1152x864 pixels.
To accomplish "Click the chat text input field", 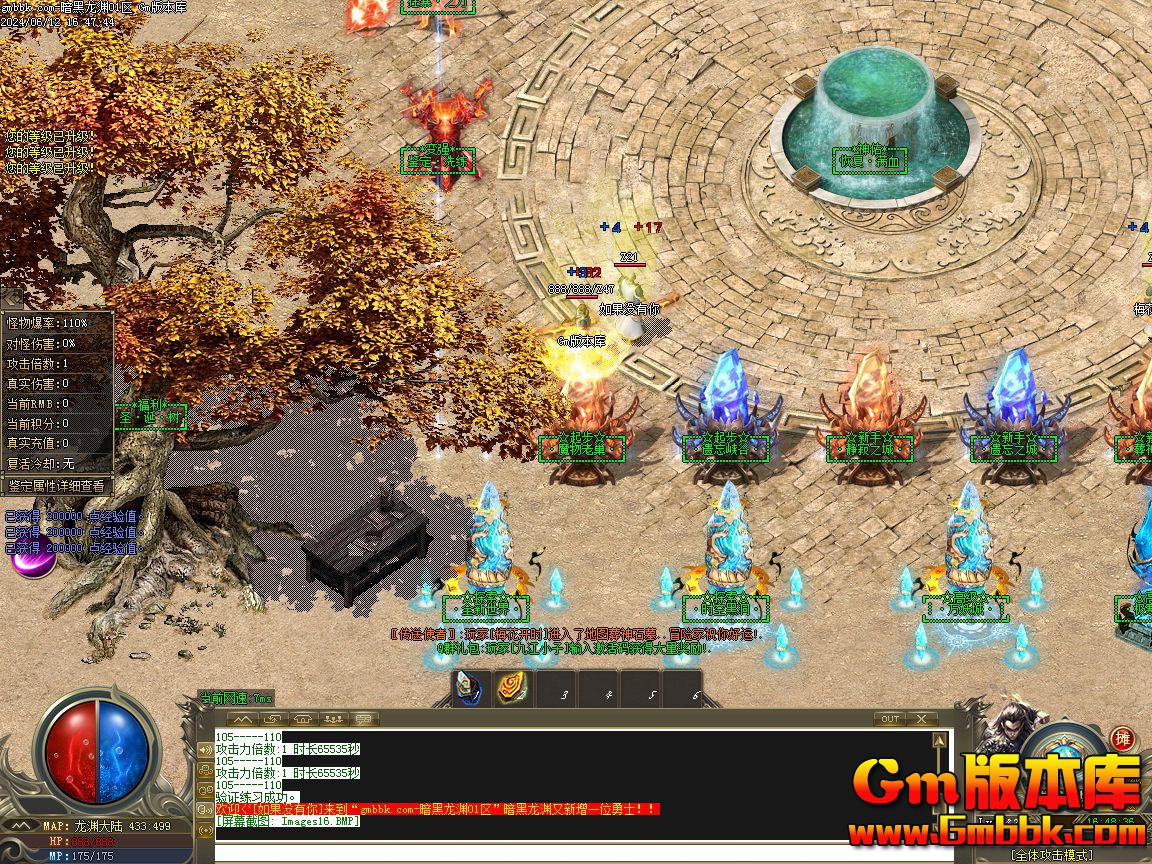I will tap(580, 853).
